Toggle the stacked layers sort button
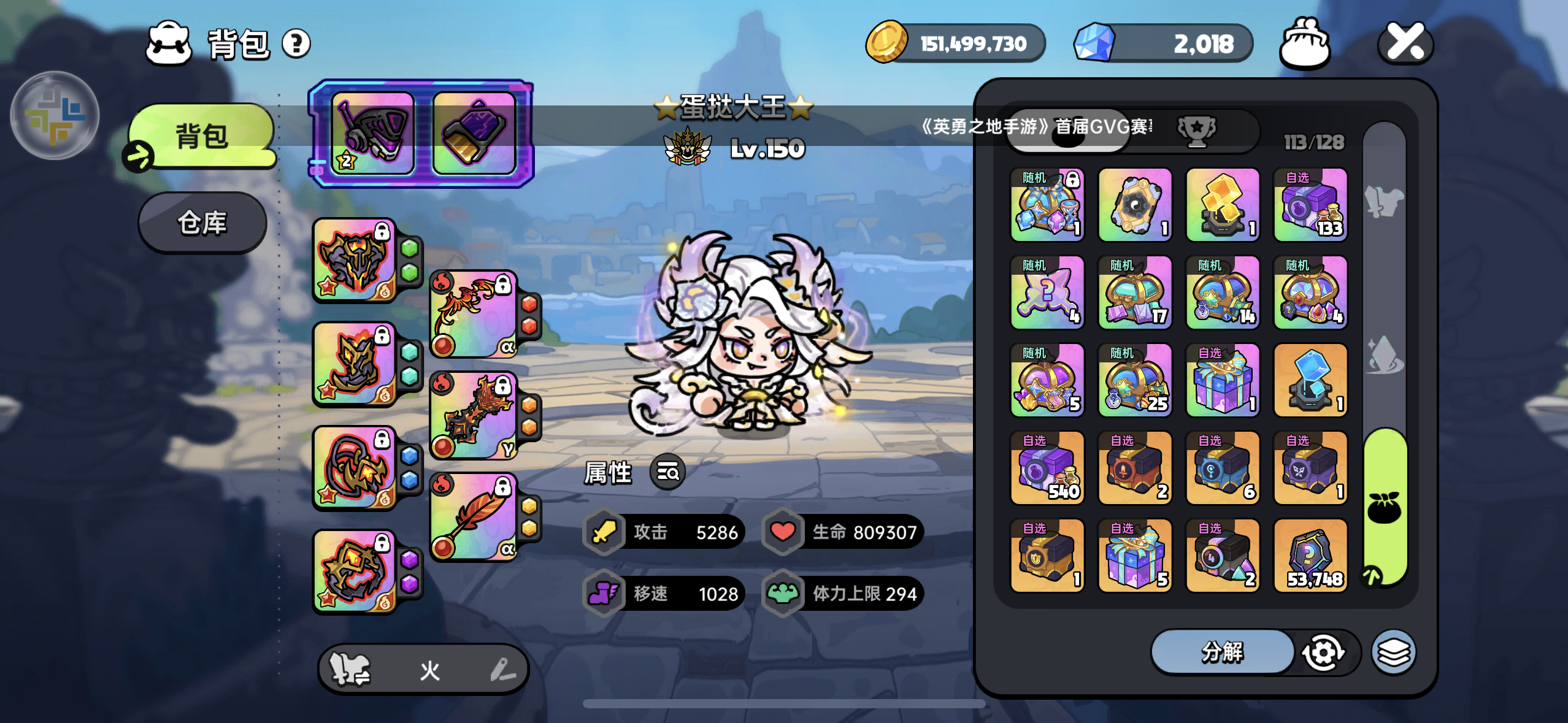This screenshot has height=723, width=1568. click(x=1394, y=652)
